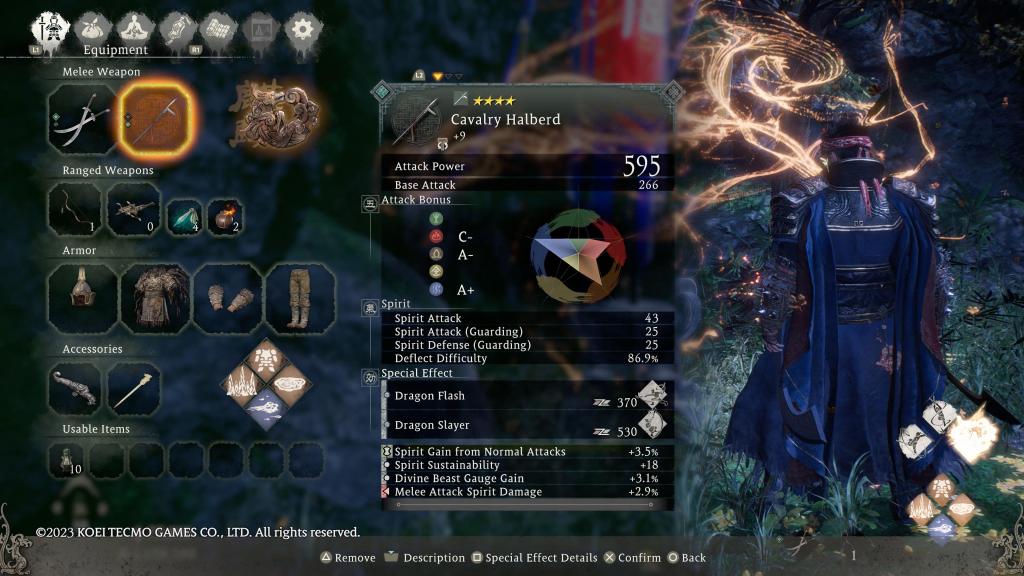Select the chest armor slot
The width and height of the screenshot is (1024, 576).
154,298
